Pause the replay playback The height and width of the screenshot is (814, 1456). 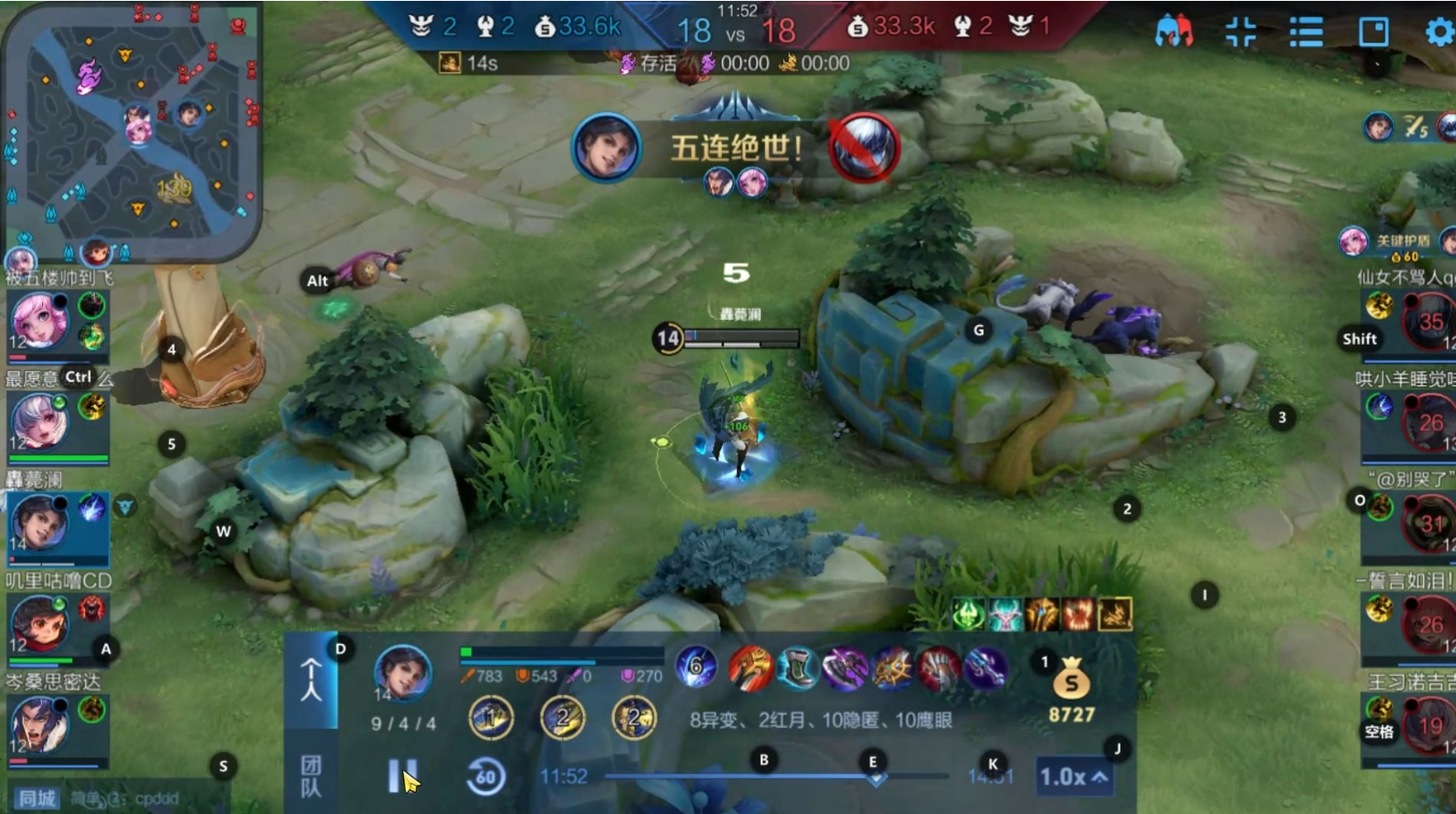[x=401, y=777]
